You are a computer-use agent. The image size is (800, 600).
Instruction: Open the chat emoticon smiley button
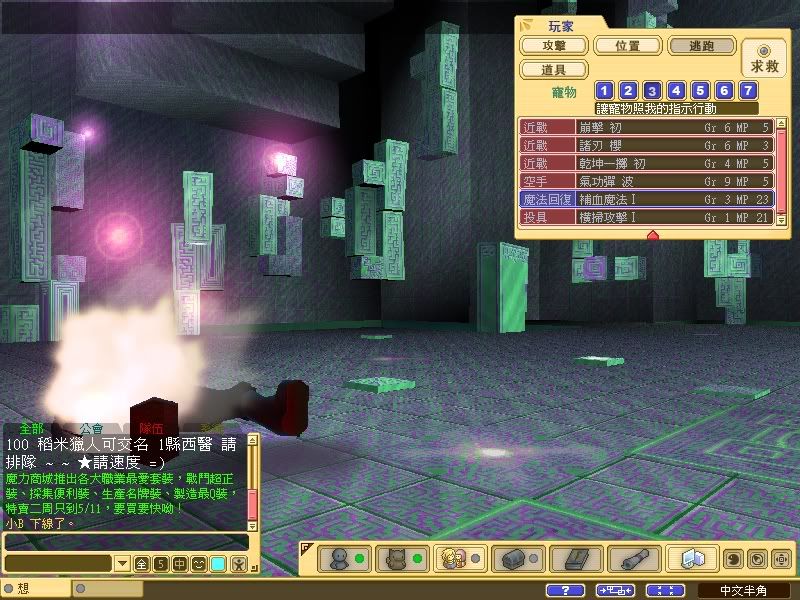click(199, 564)
